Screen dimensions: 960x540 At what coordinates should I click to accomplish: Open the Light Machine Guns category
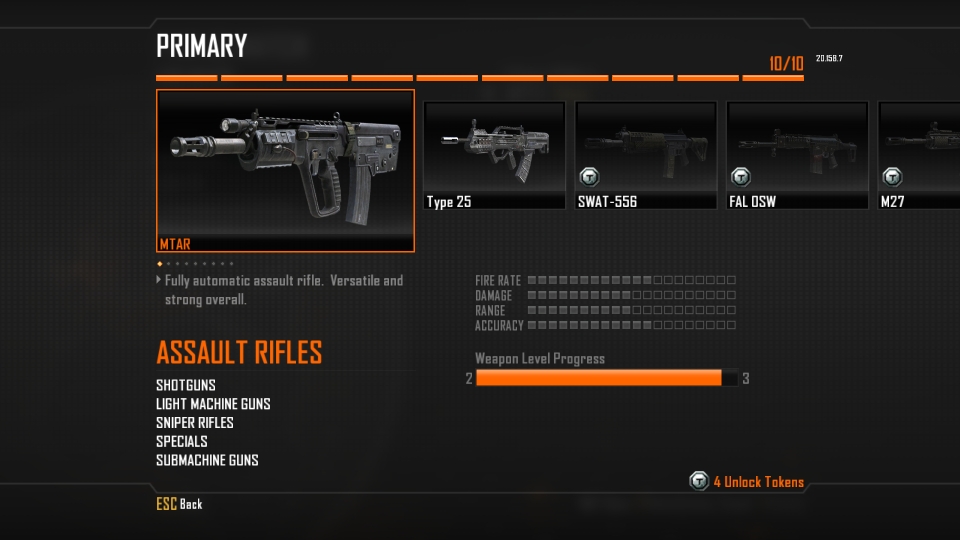[213, 404]
